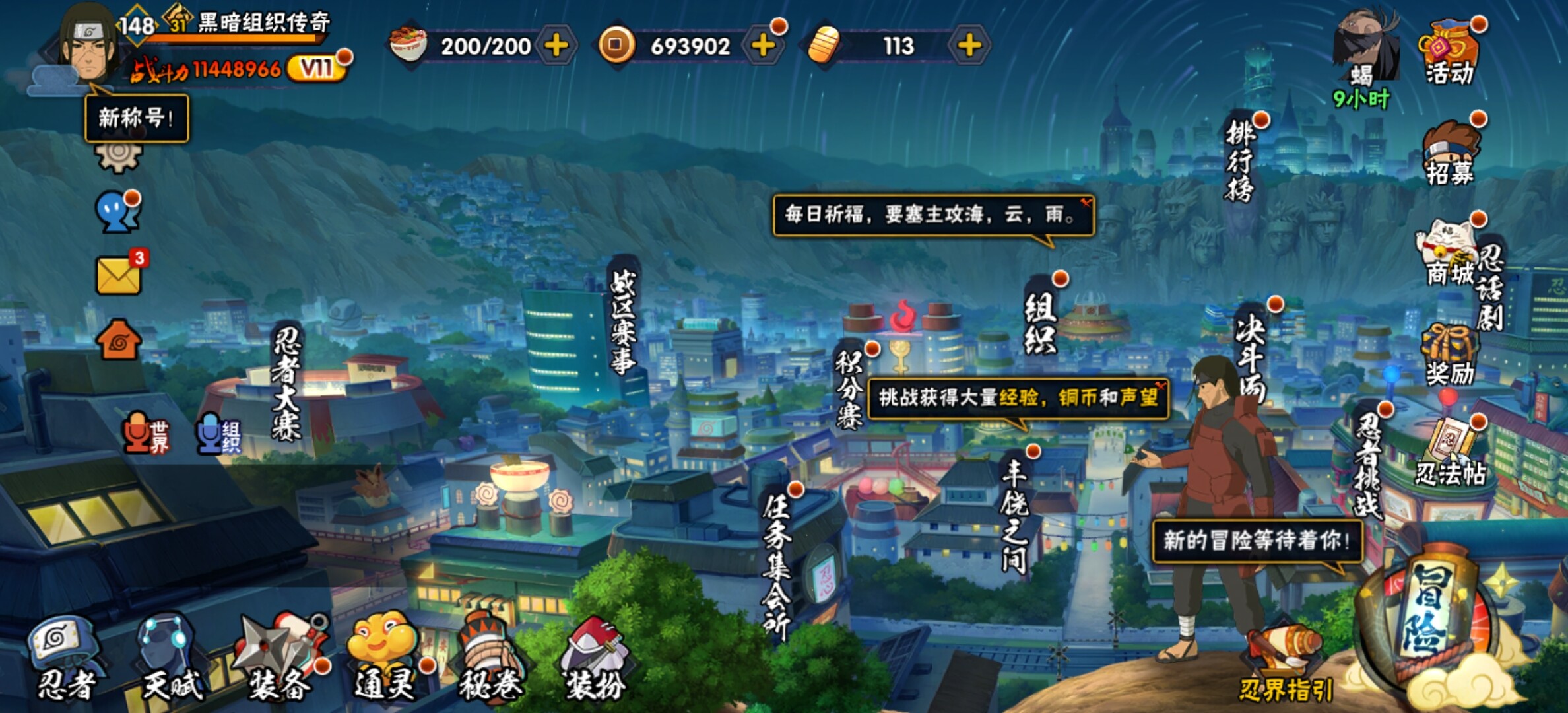
Task: Add more copper coins
Action: [x=763, y=46]
